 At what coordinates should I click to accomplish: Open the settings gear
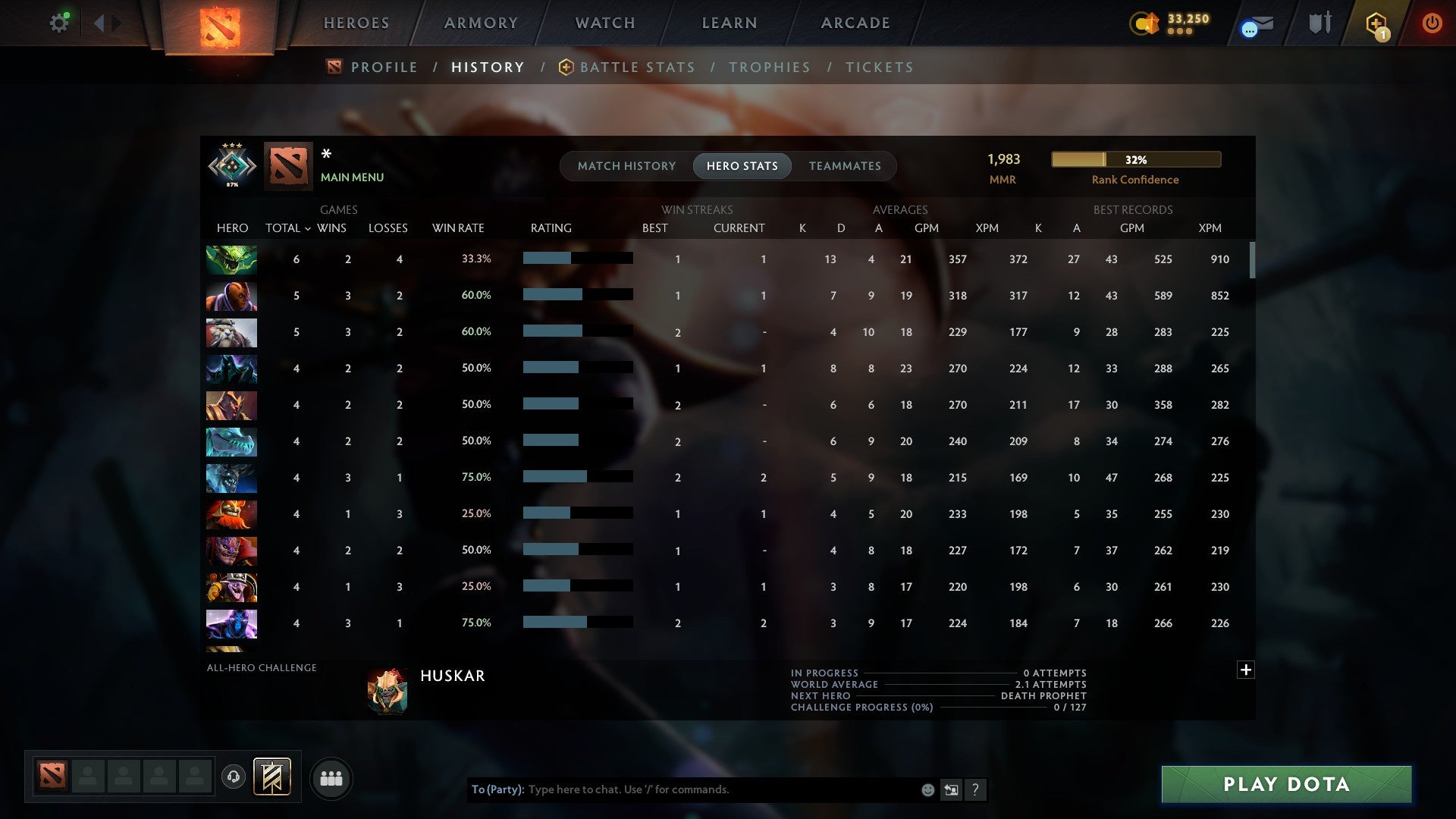59,23
